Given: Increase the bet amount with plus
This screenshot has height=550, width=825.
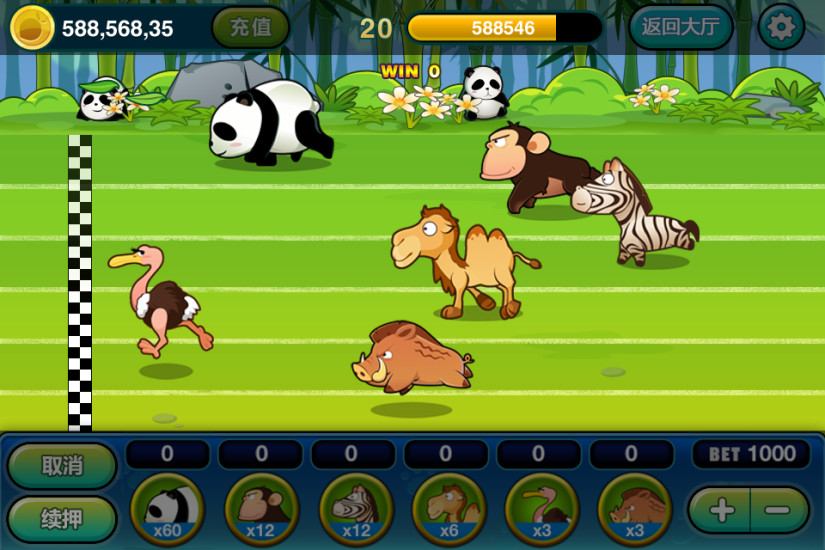Looking at the screenshot, I should point(721,510).
